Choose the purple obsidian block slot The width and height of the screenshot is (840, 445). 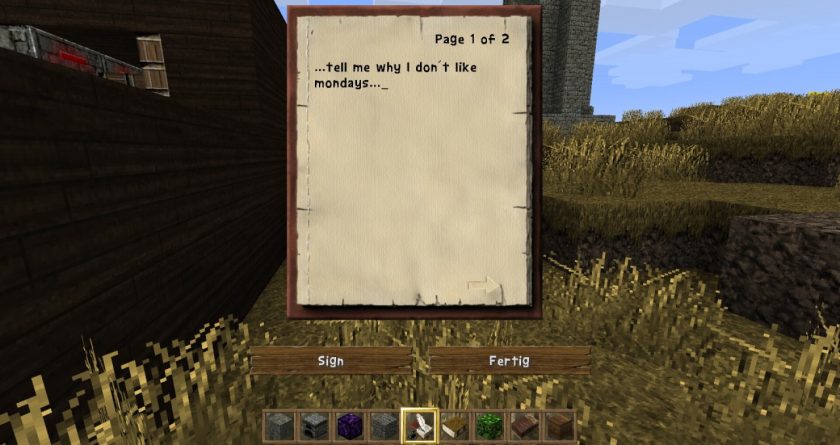coord(350,425)
